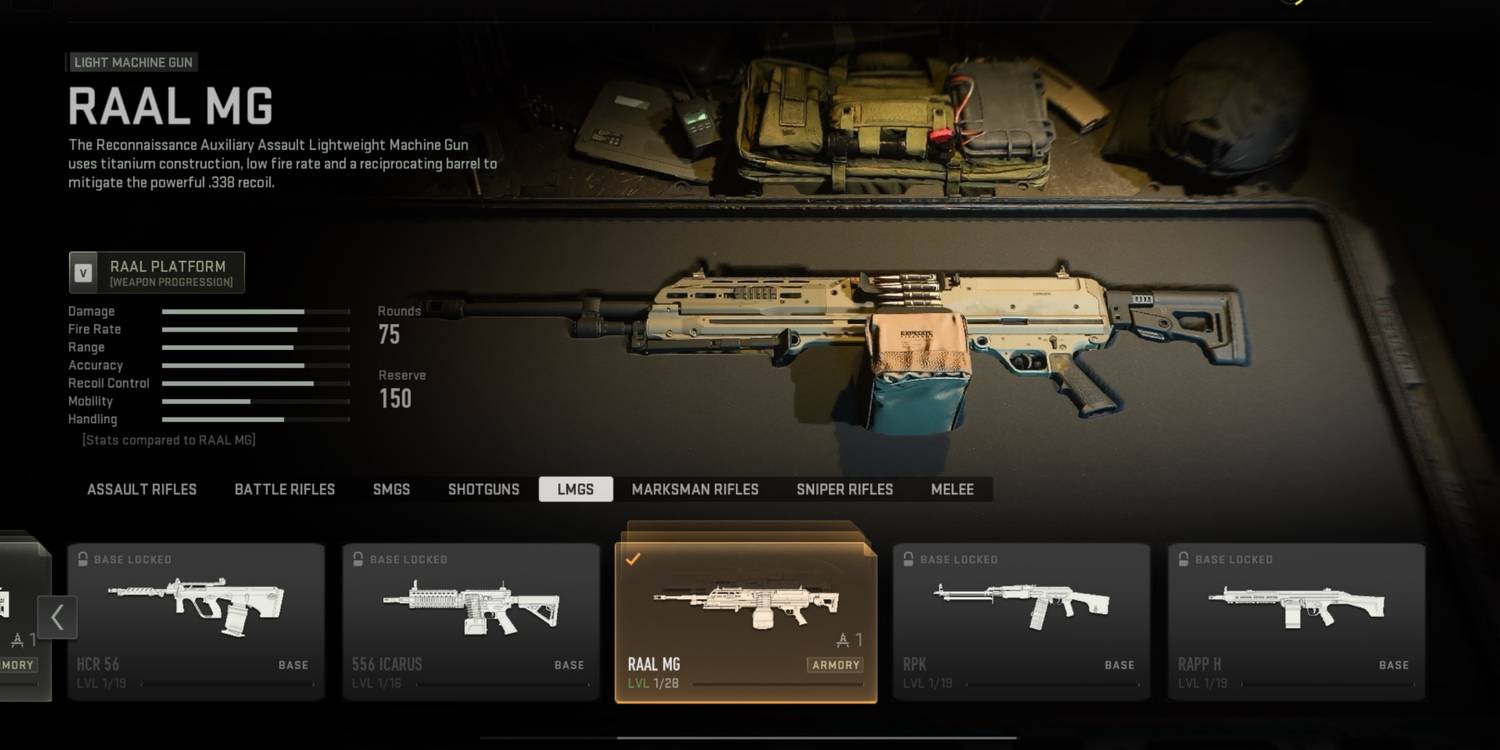
Task: Choose the Melee weapons tab
Action: [x=952, y=489]
